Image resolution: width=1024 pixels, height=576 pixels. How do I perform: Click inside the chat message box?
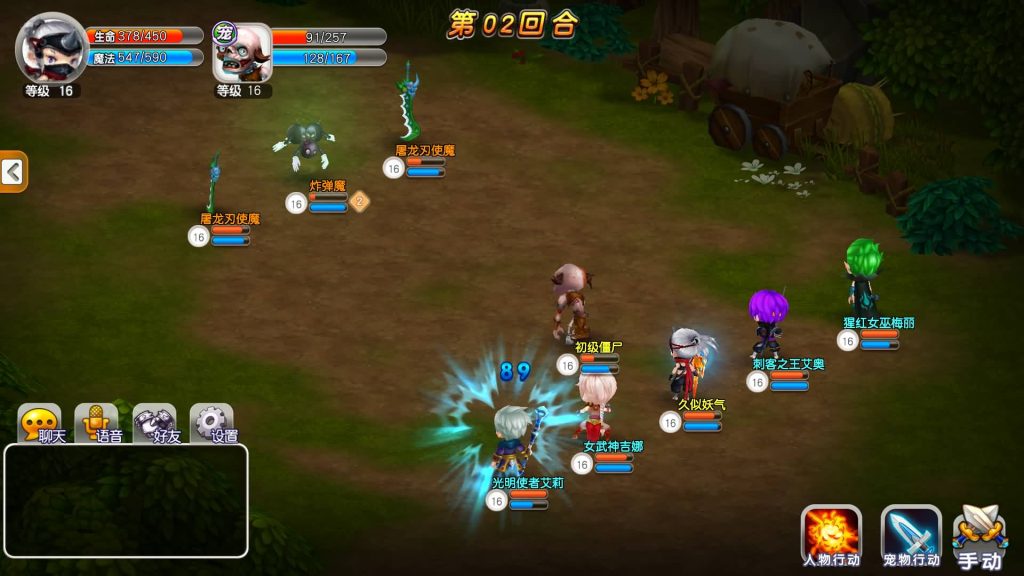pos(126,500)
